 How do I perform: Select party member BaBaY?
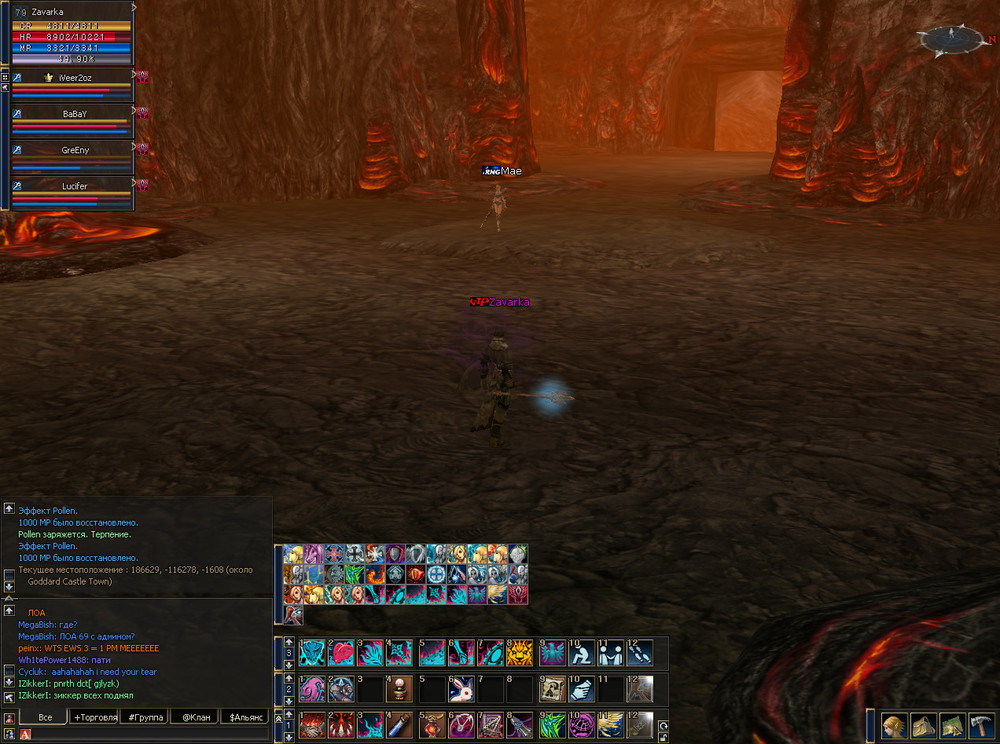point(74,114)
